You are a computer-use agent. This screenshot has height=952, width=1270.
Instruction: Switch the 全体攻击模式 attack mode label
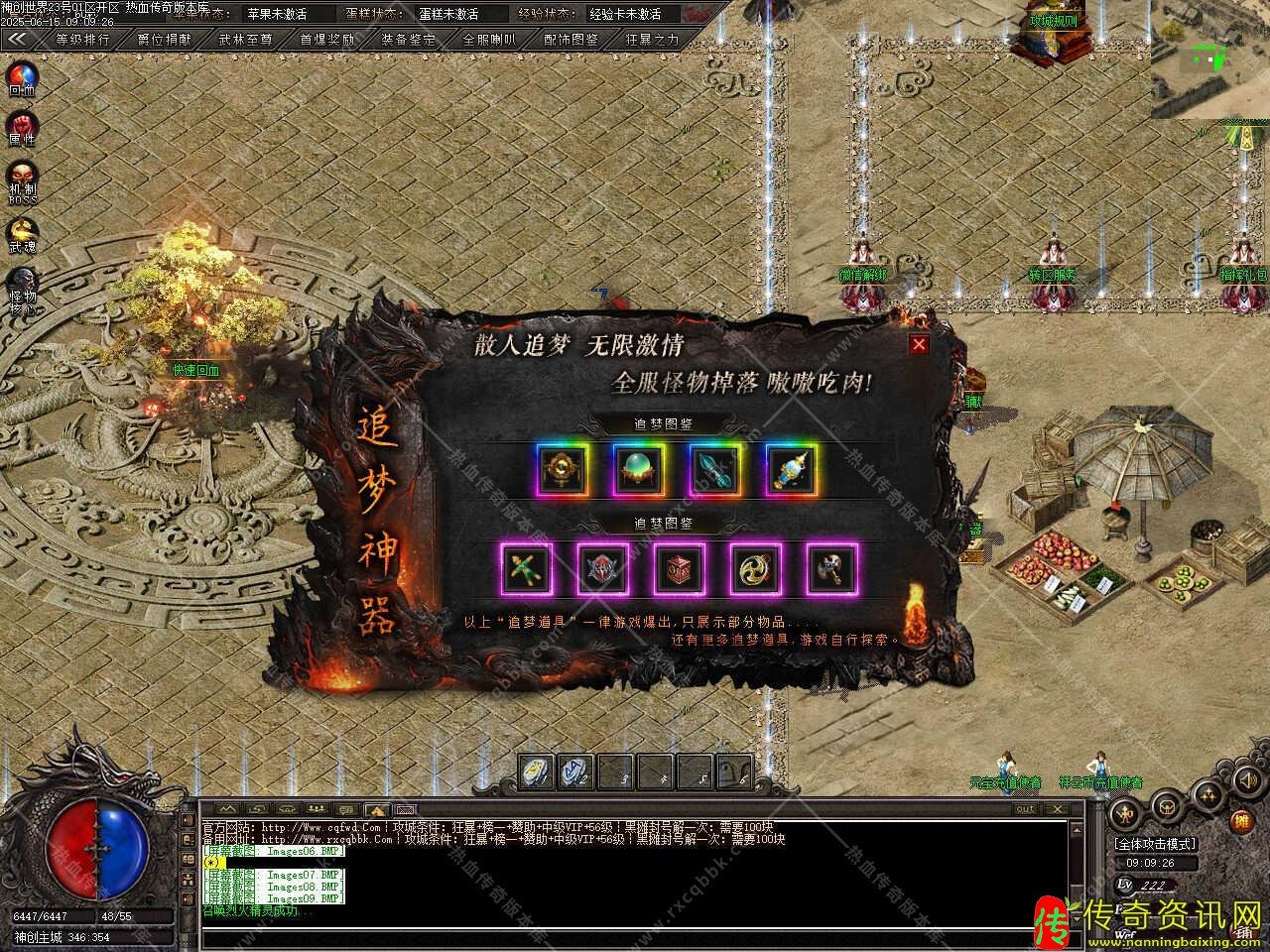click(1154, 845)
